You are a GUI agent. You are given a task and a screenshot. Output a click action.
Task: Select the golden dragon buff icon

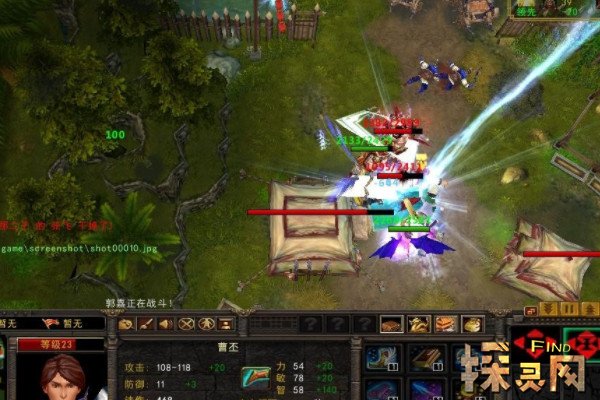tap(419, 324)
